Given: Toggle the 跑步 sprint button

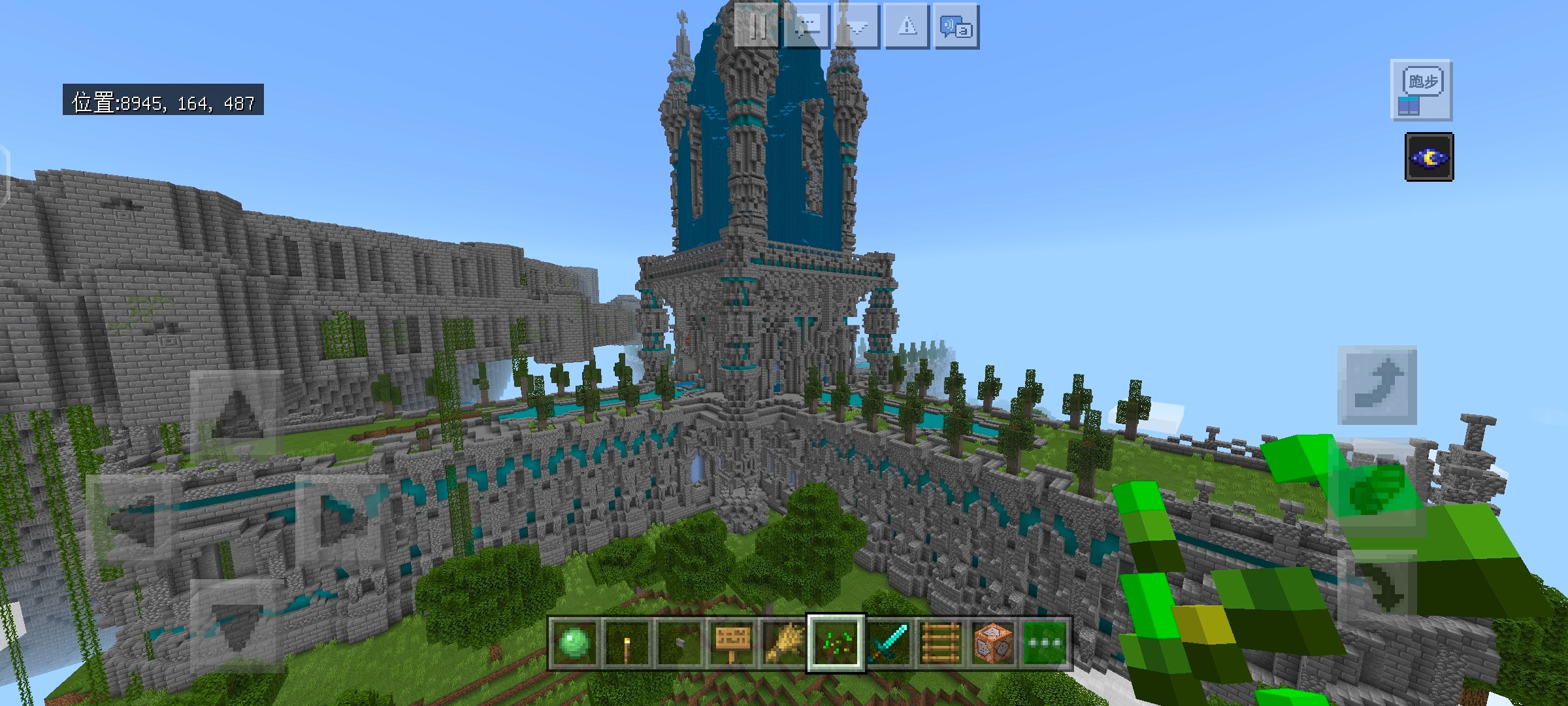Looking at the screenshot, I should [1422, 90].
